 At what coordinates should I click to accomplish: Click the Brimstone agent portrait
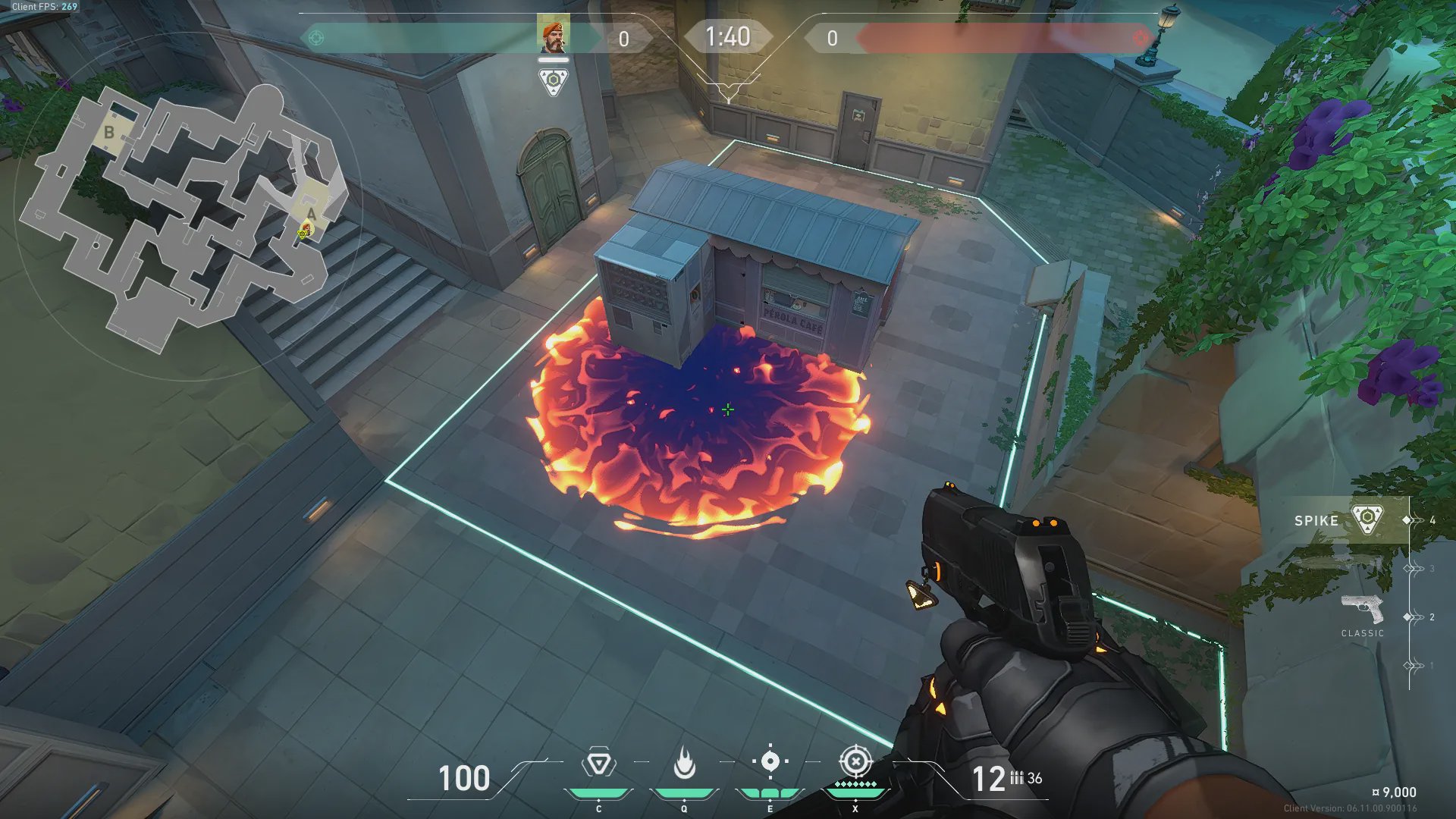(553, 35)
